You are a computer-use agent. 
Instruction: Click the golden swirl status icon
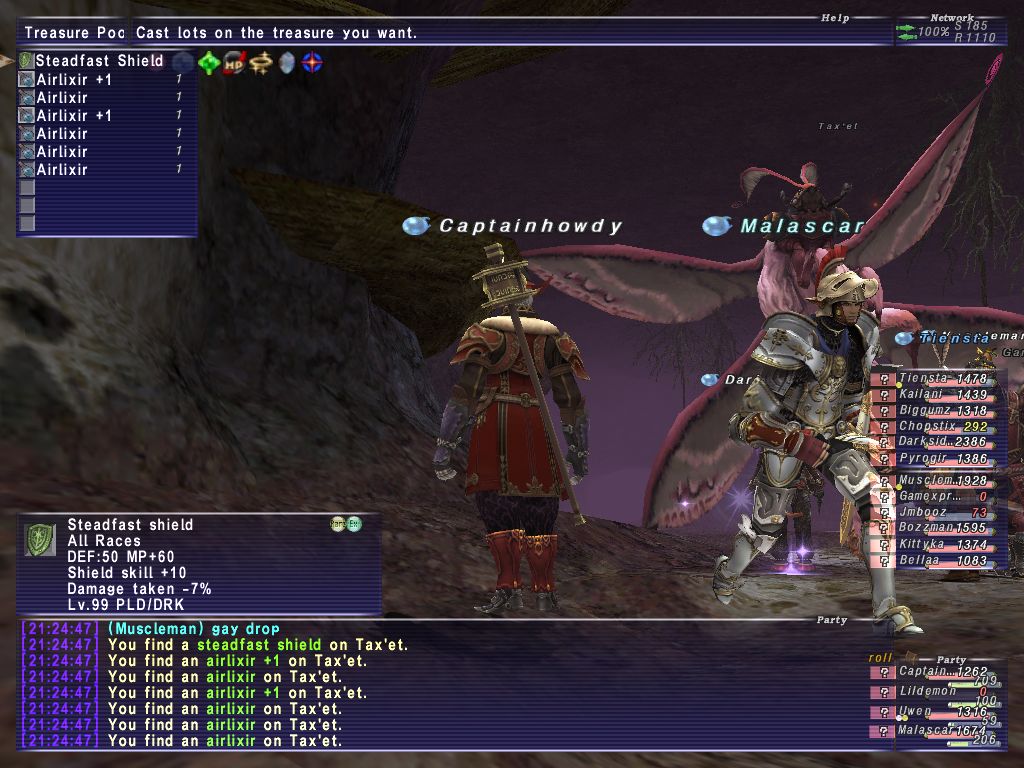261,63
